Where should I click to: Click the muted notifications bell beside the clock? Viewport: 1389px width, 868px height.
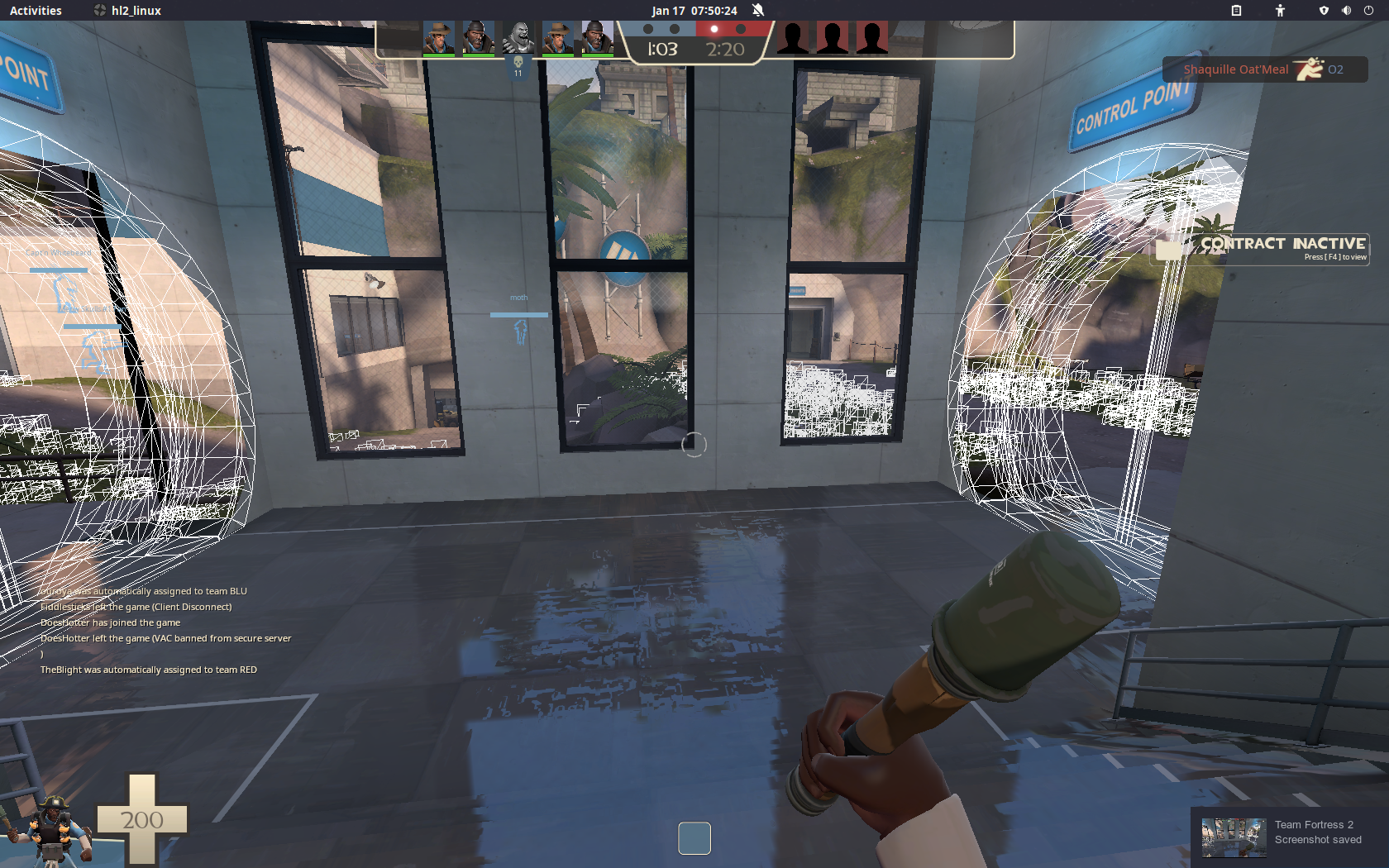click(757, 10)
